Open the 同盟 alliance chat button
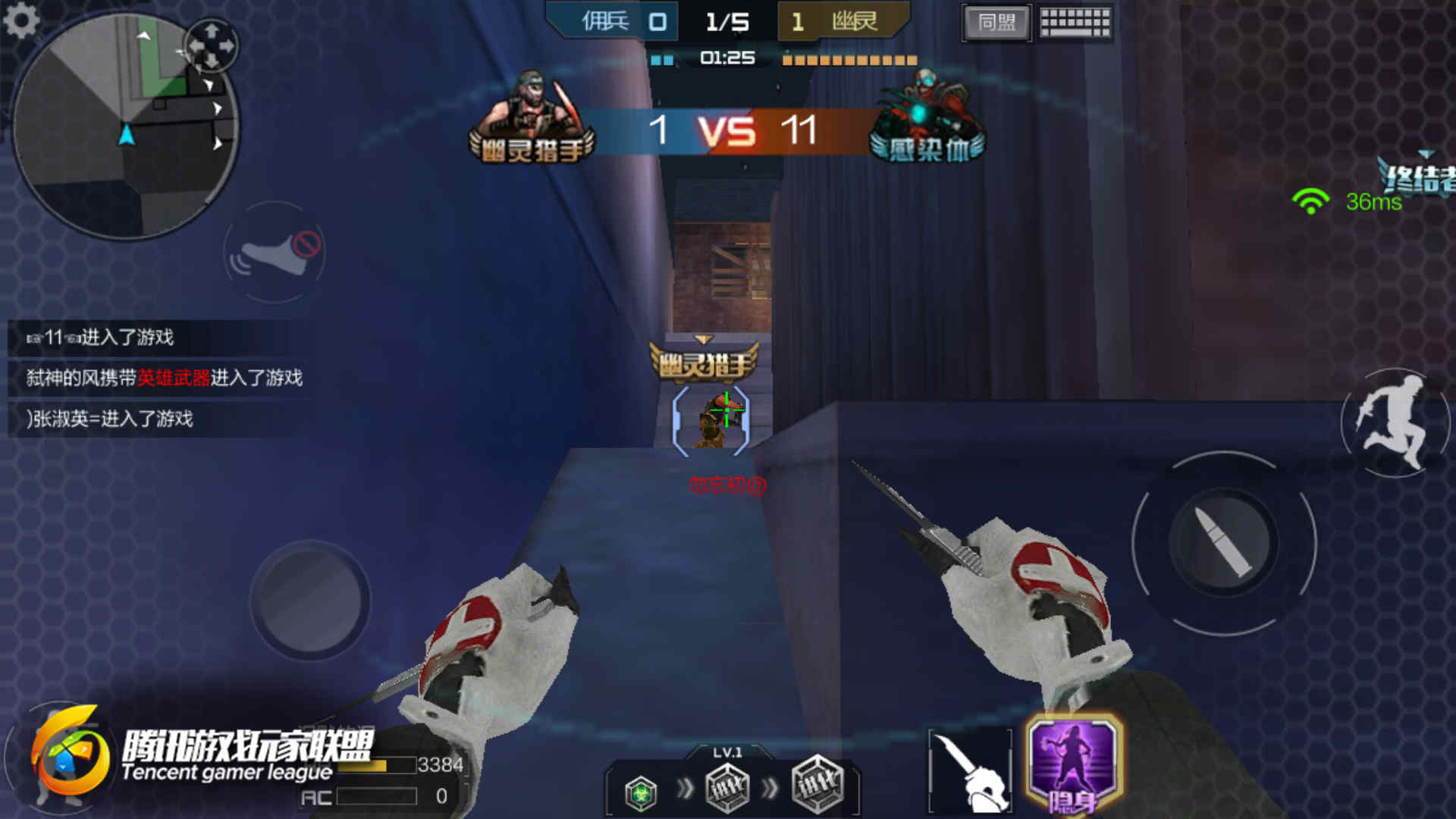The width and height of the screenshot is (1456, 819). [996, 23]
